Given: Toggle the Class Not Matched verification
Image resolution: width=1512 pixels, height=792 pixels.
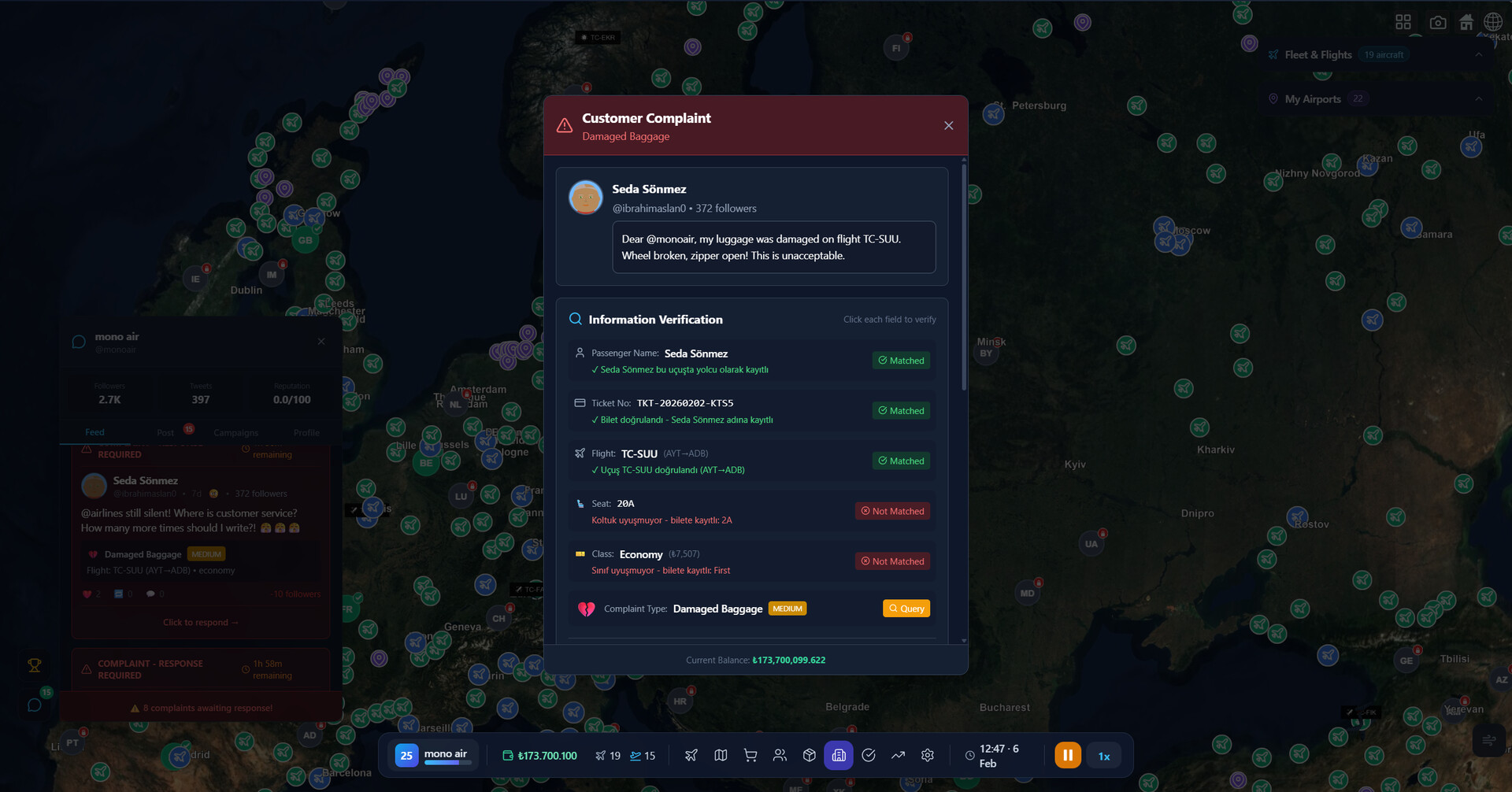Looking at the screenshot, I should 892,561.
